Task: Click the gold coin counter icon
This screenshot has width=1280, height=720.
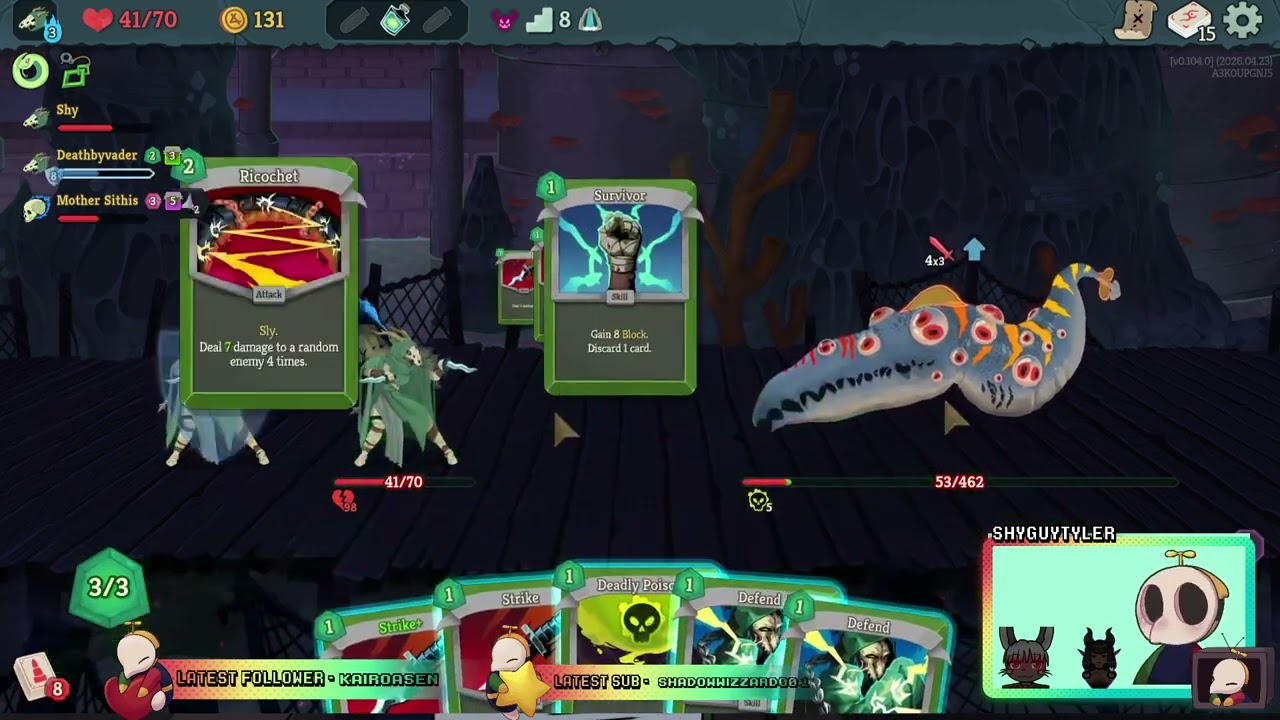Action: (234, 20)
